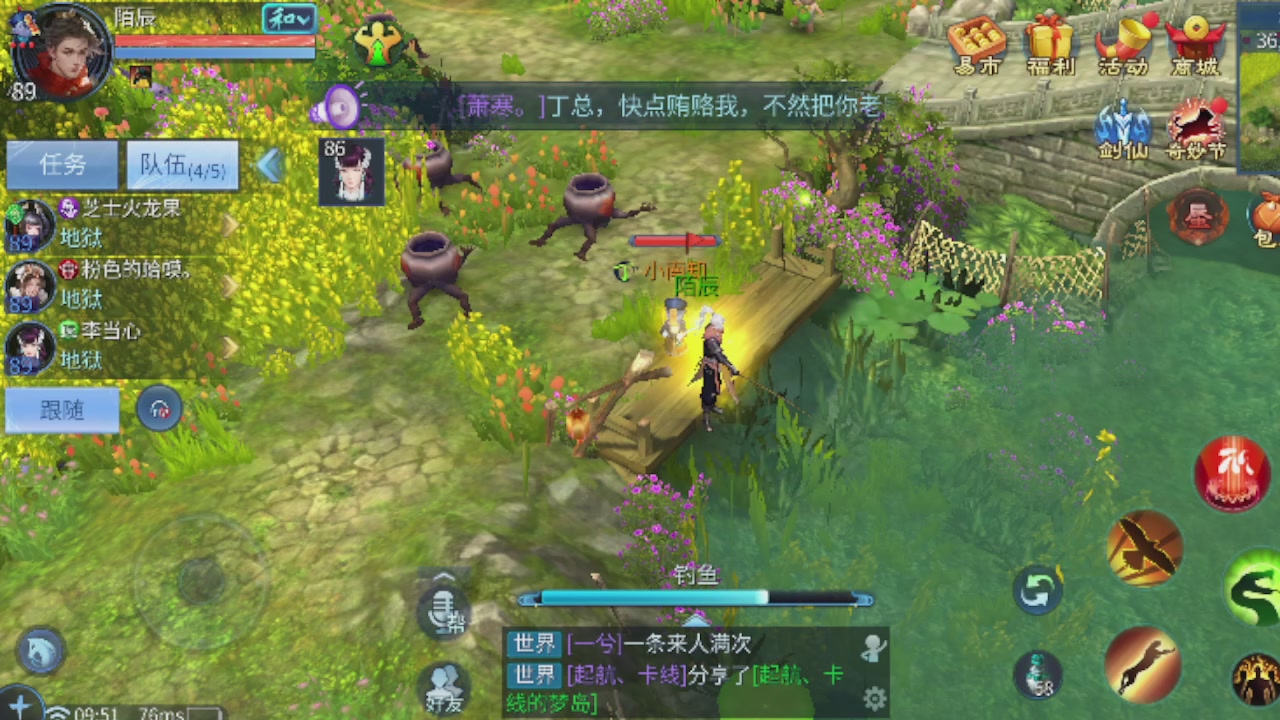The image size is (1280, 720).
Task: Switch to the 任务 quest tab
Action: [x=61, y=164]
